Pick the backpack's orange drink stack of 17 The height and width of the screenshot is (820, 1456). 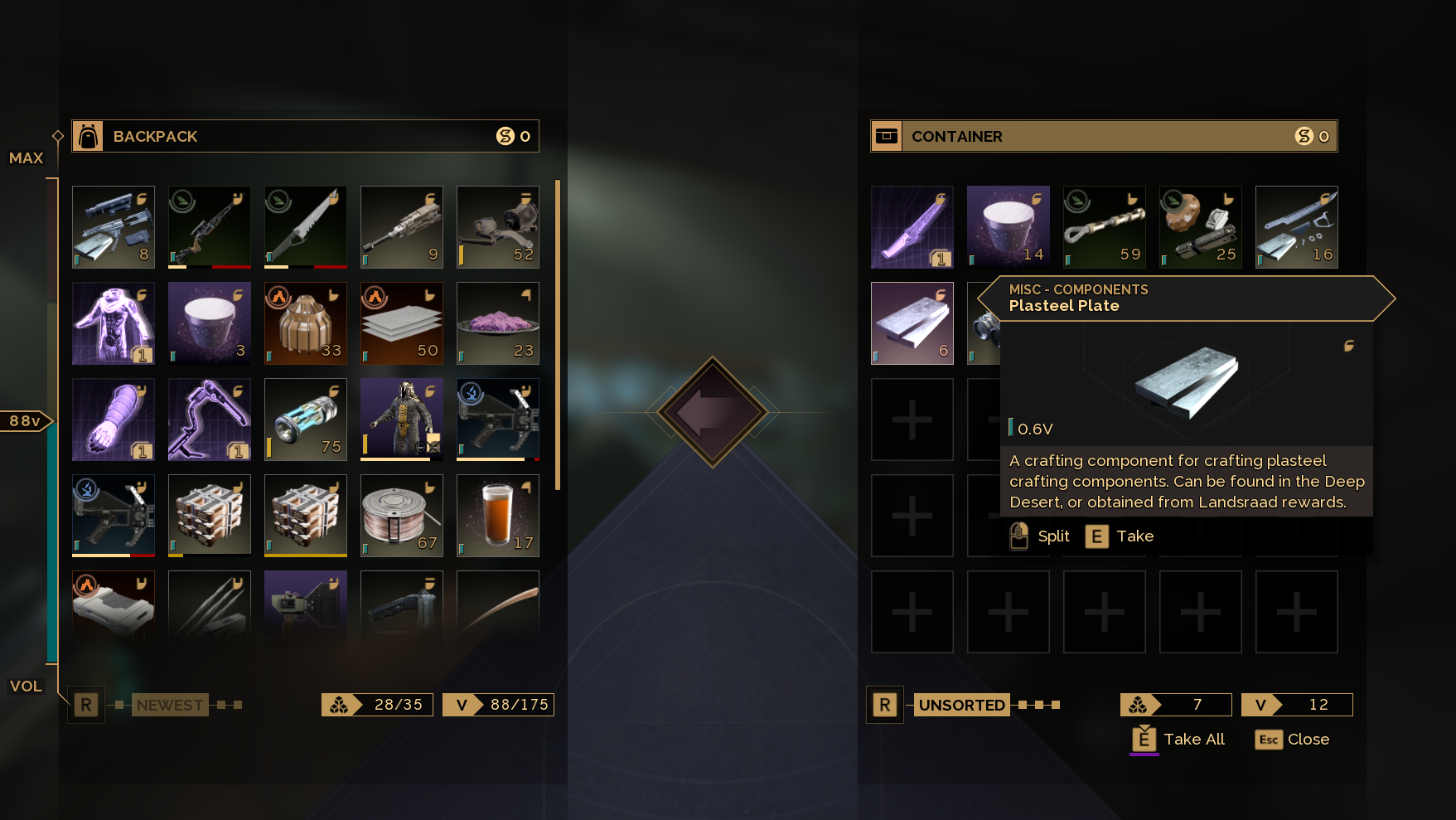tap(497, 516)
